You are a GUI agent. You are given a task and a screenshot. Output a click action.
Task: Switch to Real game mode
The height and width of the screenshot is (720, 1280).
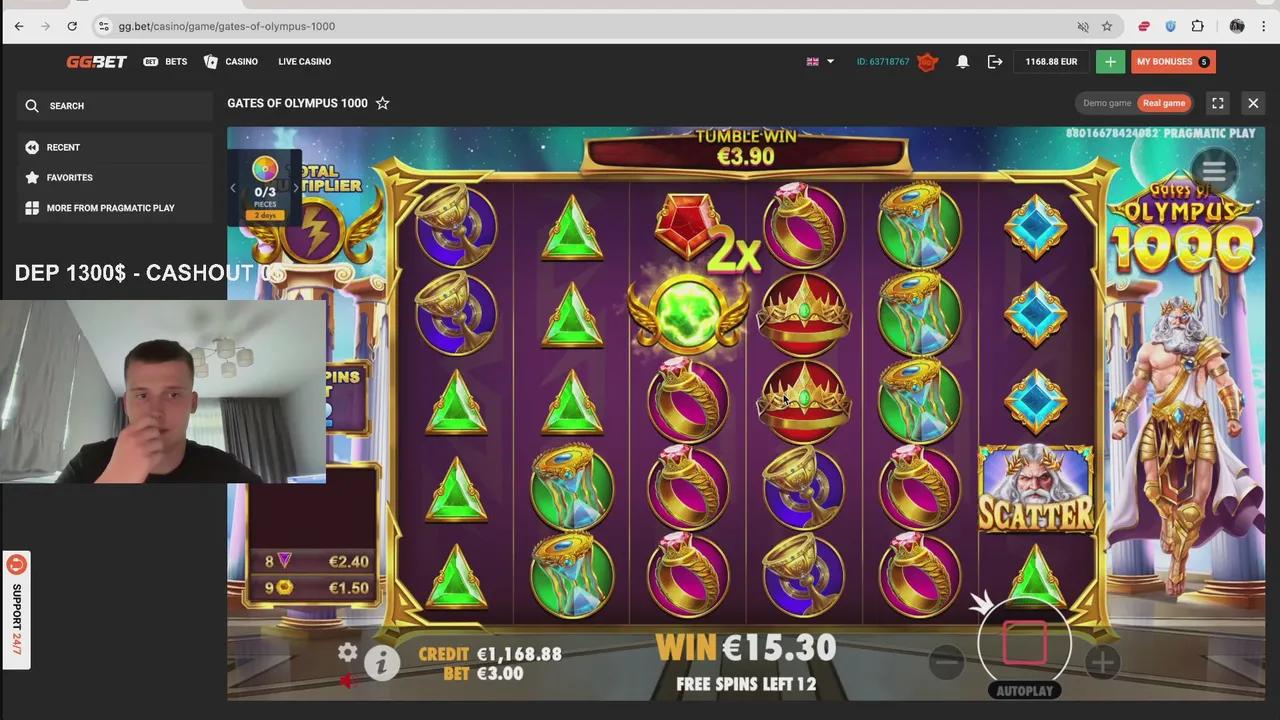(x=1163, y=102)
